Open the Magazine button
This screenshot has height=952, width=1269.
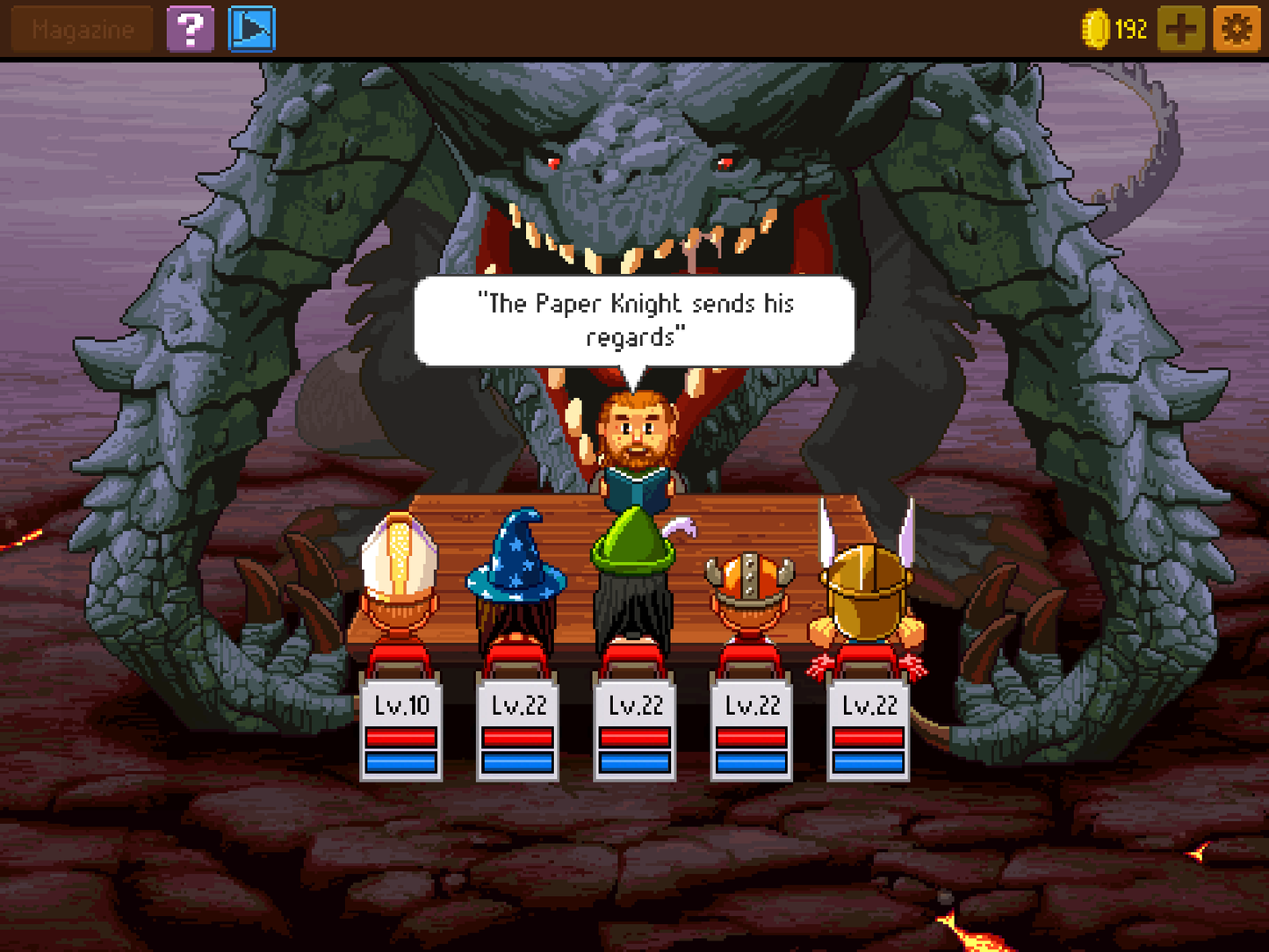pyautogui.click(x=81, y=28)
